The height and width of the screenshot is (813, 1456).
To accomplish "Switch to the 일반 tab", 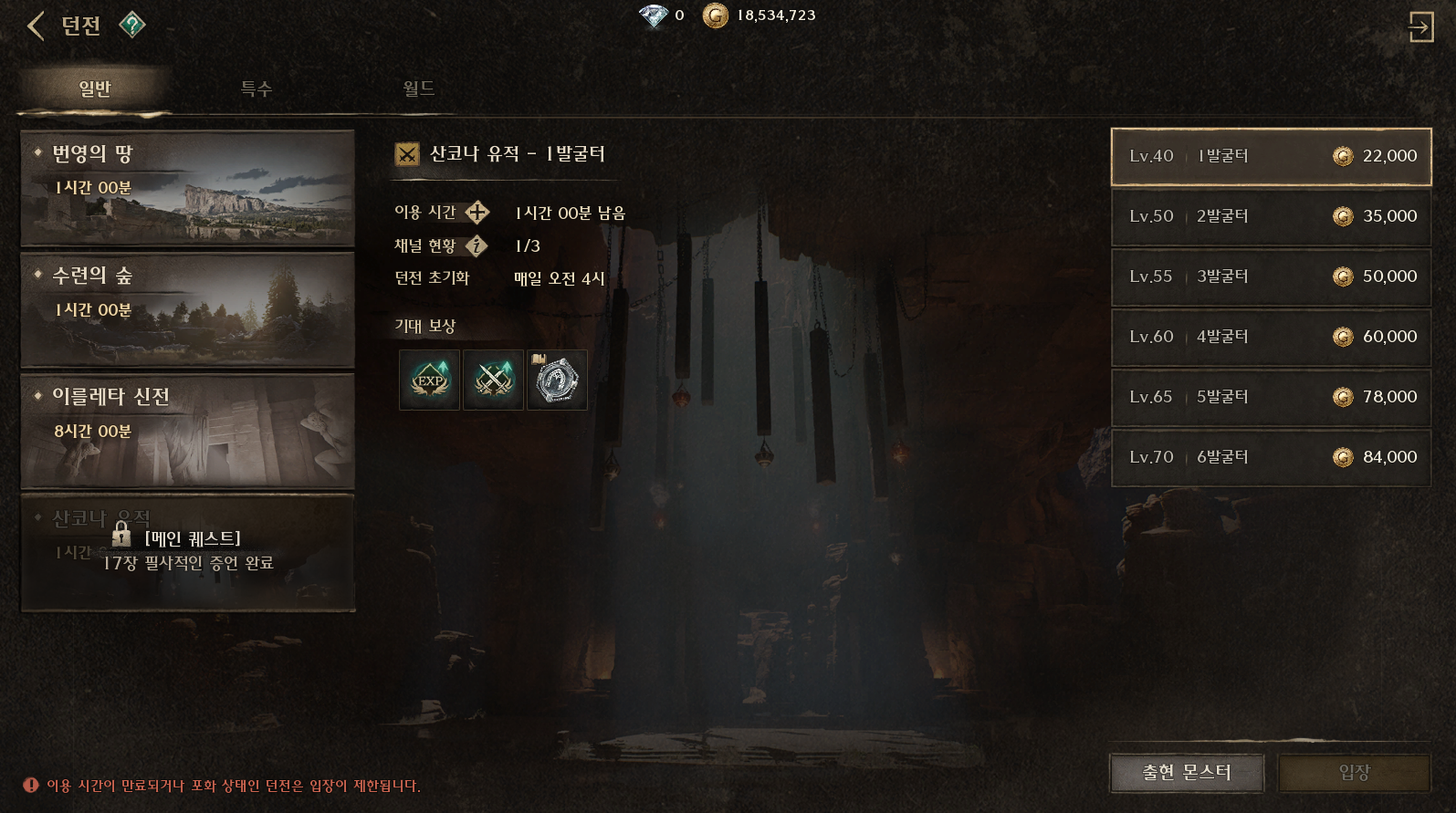I will (x=95, y=89).
